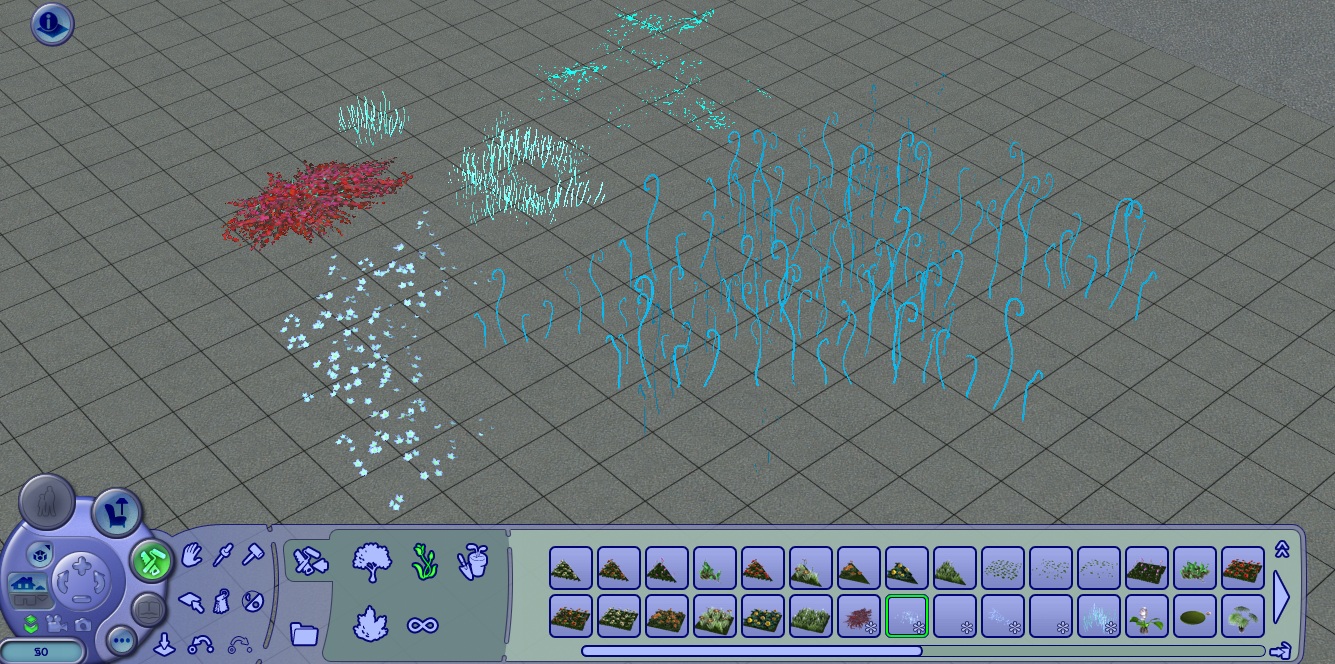Click the undo arrow
This screenshot has width=1335, height=664.
[x=200, y=645]
